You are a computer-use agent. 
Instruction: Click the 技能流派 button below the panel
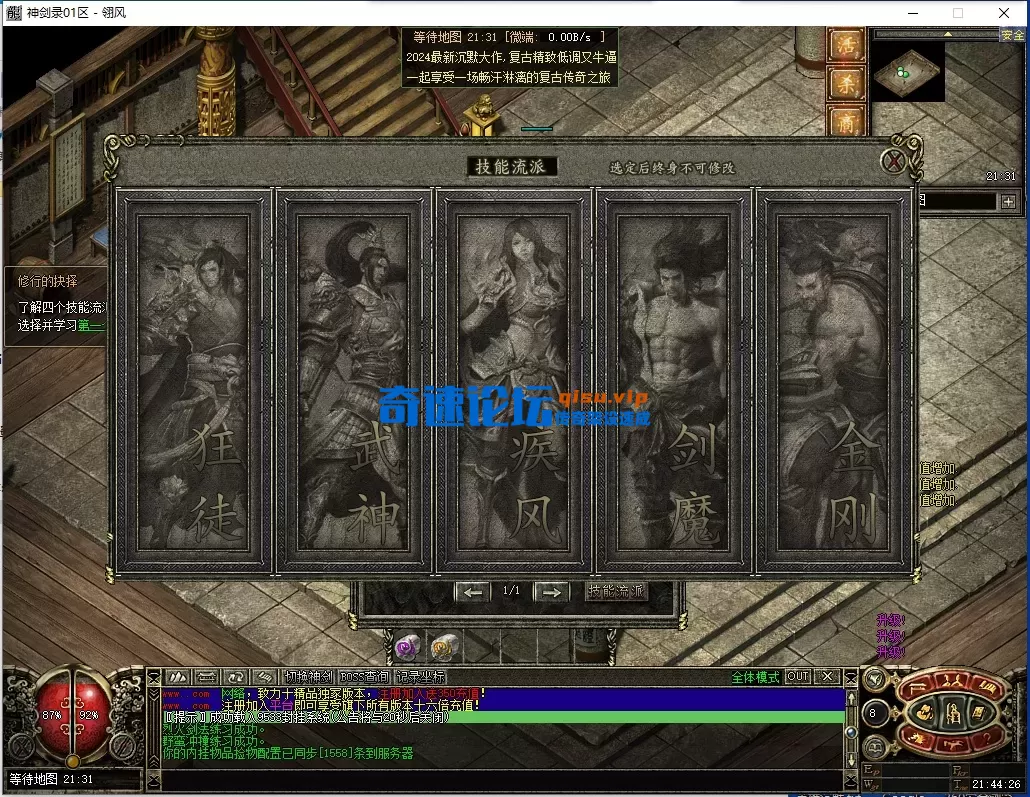[x=616, y=592]
